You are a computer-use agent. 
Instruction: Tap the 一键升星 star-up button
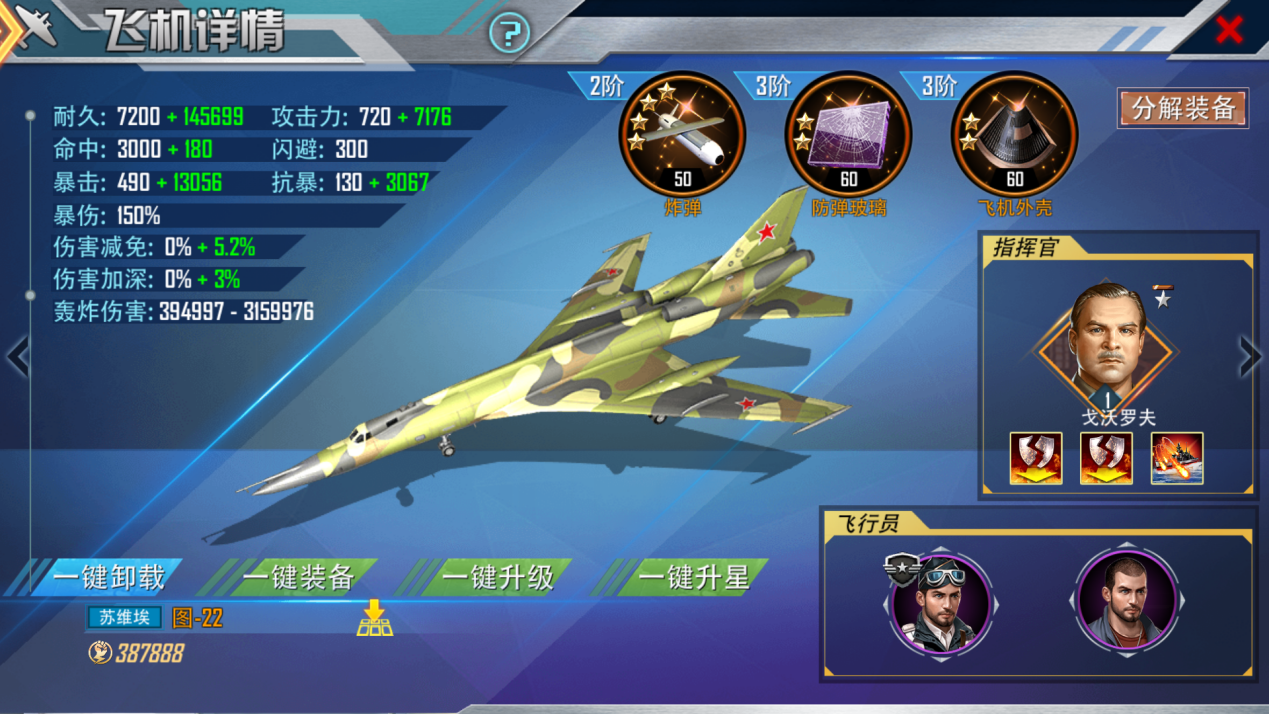click(x=693, y=577)
